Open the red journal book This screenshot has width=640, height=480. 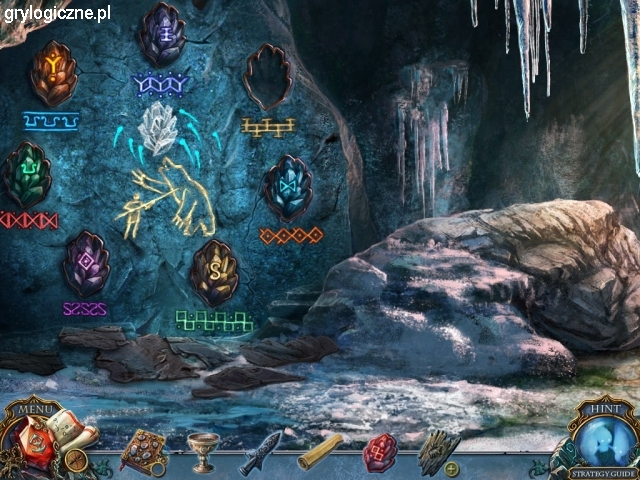[x=28, y=439]
